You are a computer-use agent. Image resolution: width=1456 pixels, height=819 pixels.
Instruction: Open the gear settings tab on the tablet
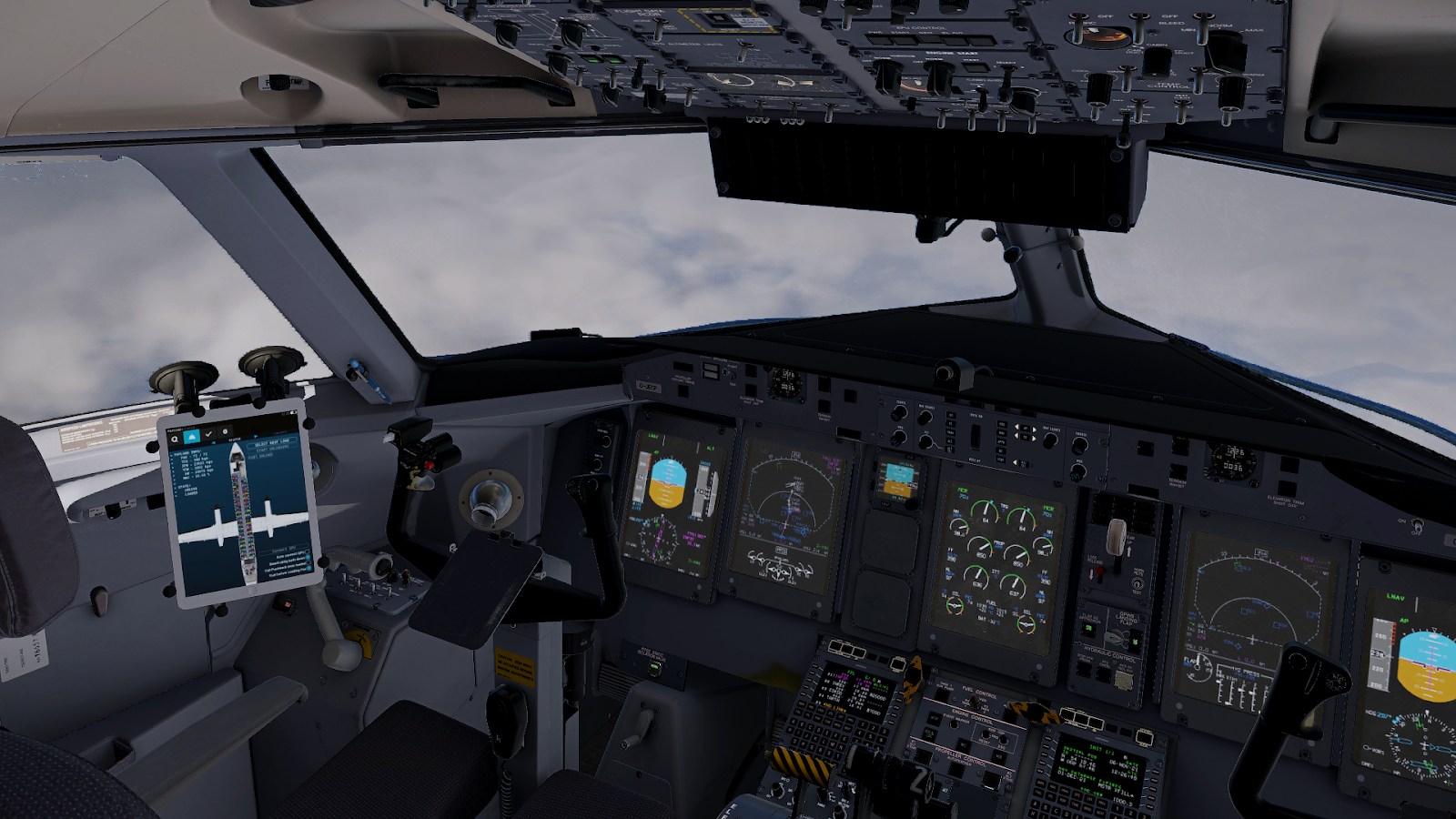(225, 431)
